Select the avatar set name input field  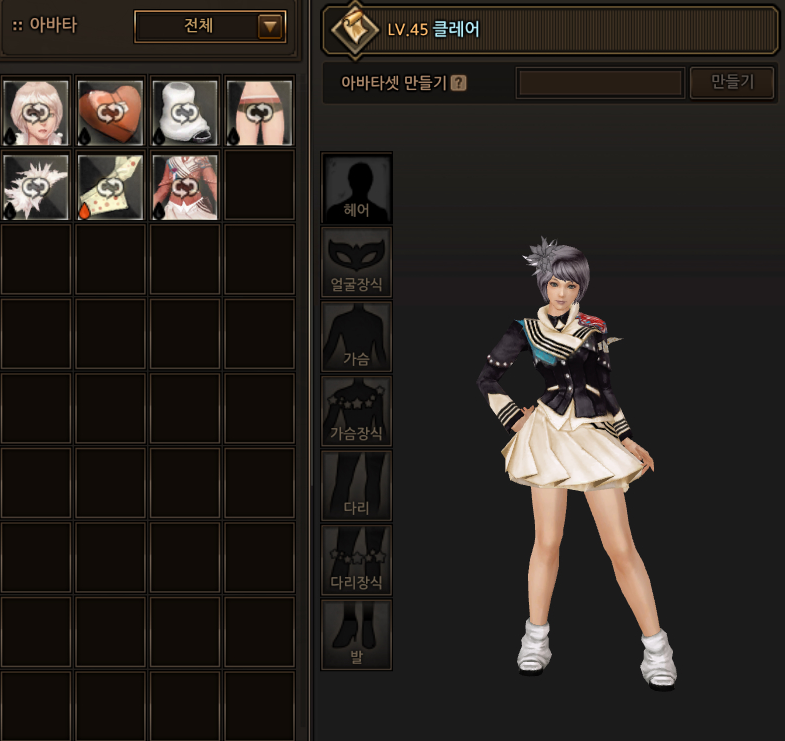pyautogui.click(x=600, y=83)
